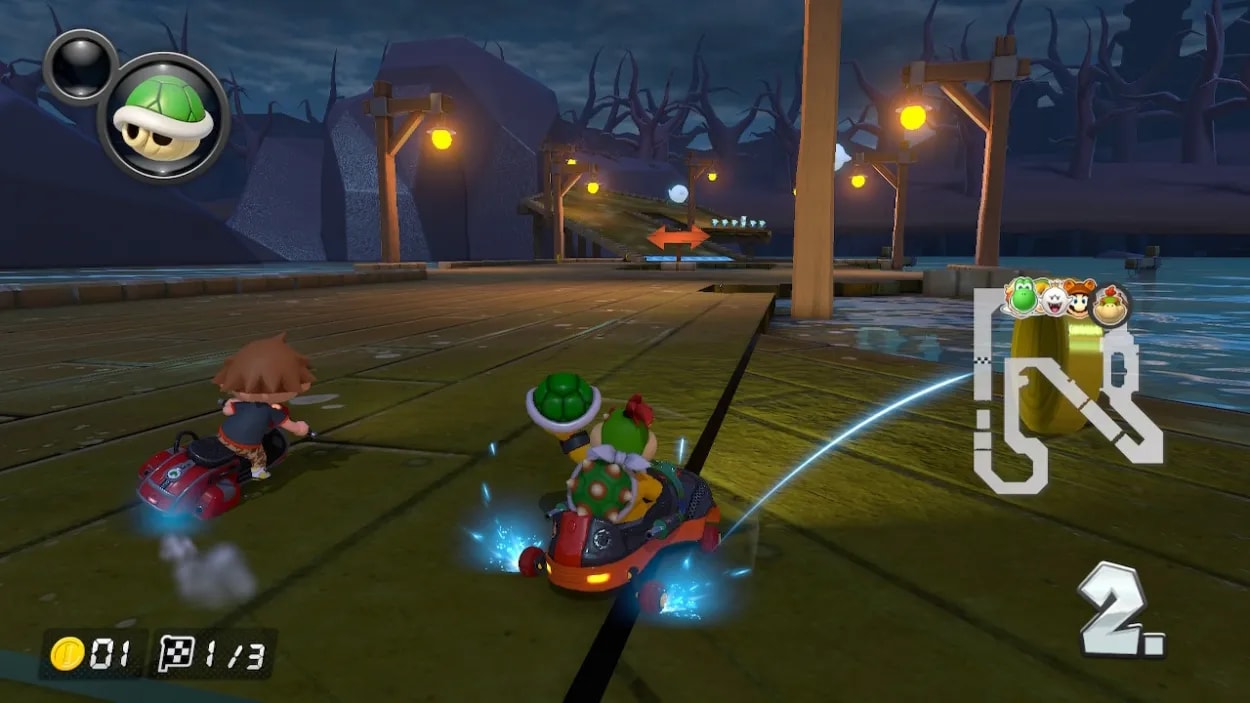The width and height of the screenshot is (1250, 703).
Task: Choose Tanooki Mario's marker on the minimap
Action: pos(1080,299)
